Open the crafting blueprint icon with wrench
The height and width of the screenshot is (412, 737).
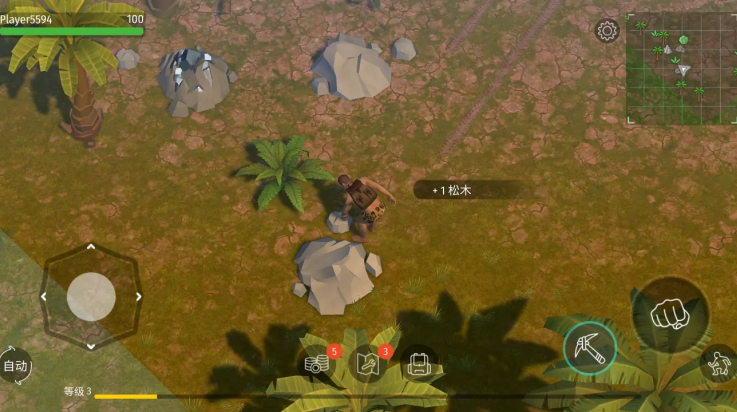pos(369,363)
